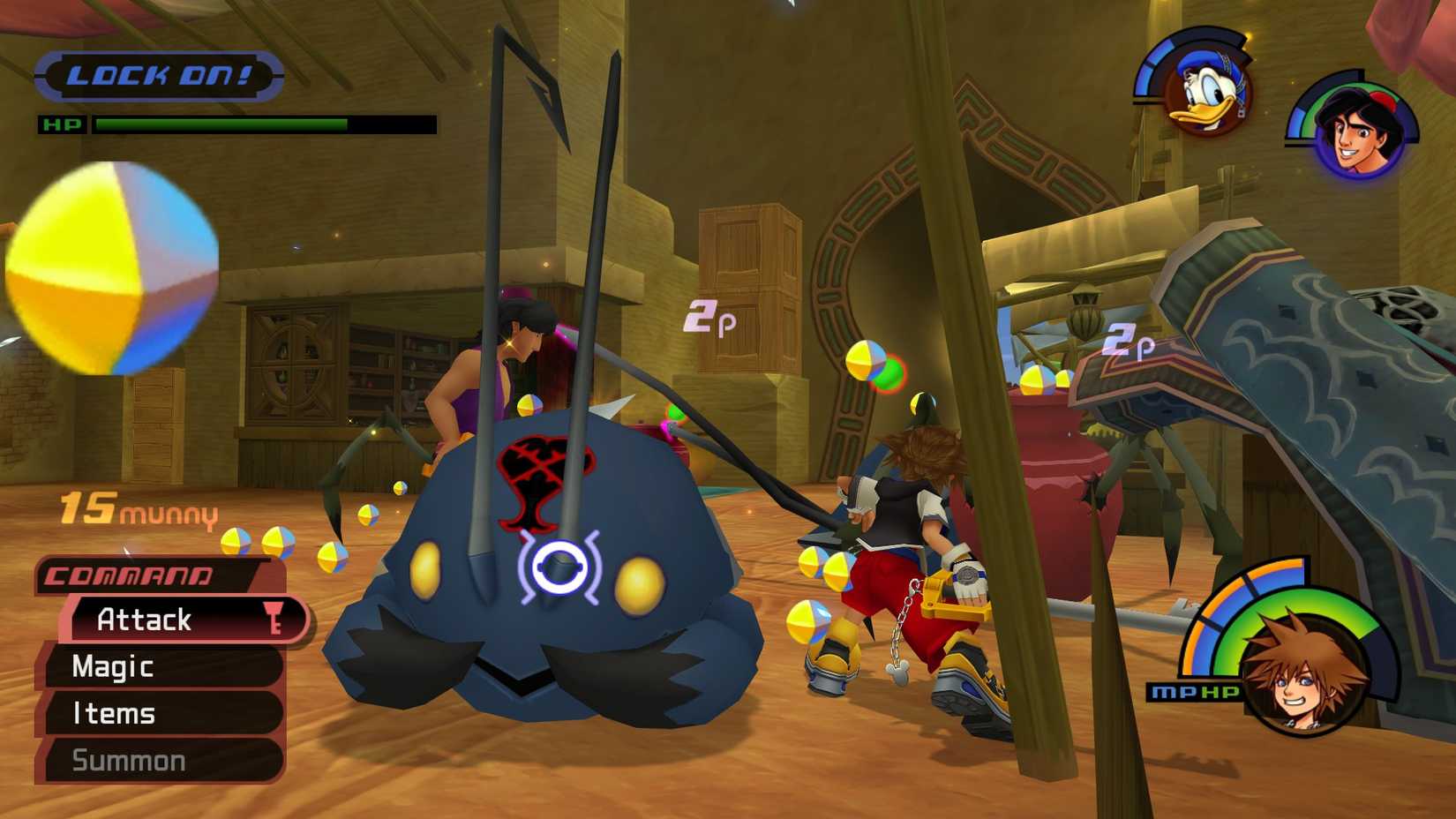
Task: Select the Attack command
Action: (146, 620)
